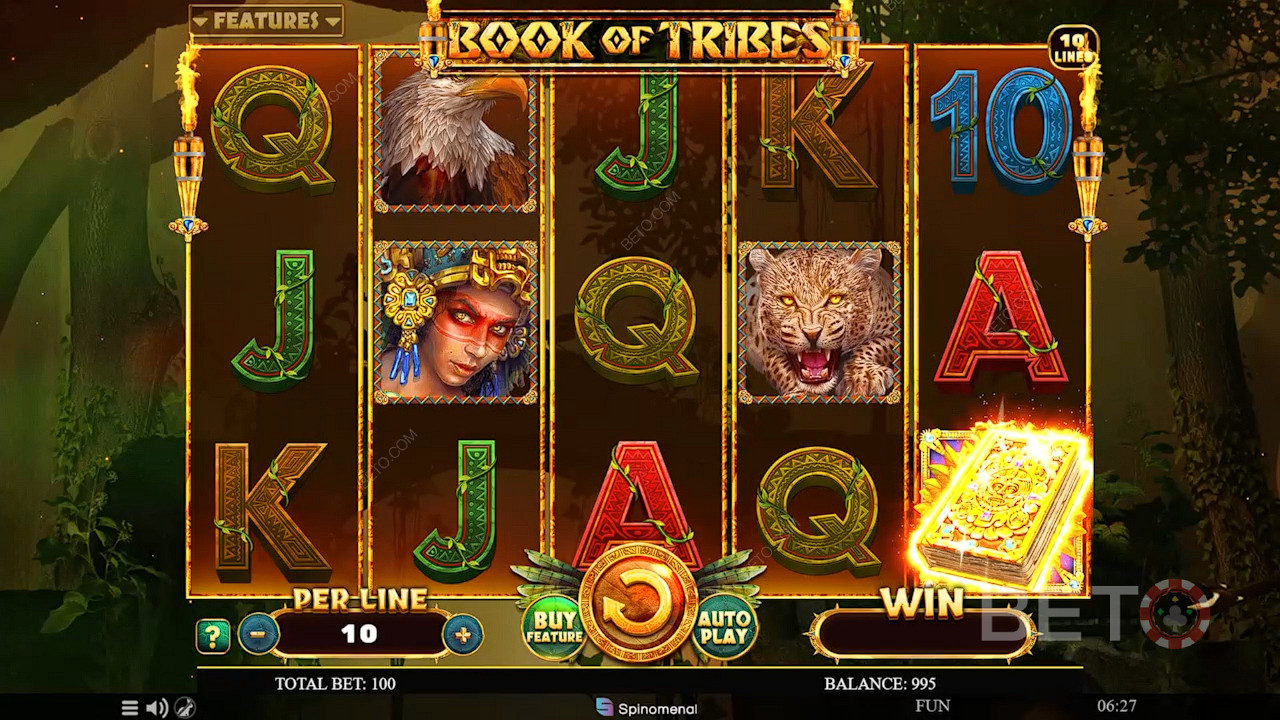This screenshot has width=1280, height=720.
Task: Click the 10 Lines badge
Action: (x=1073, y=48)
